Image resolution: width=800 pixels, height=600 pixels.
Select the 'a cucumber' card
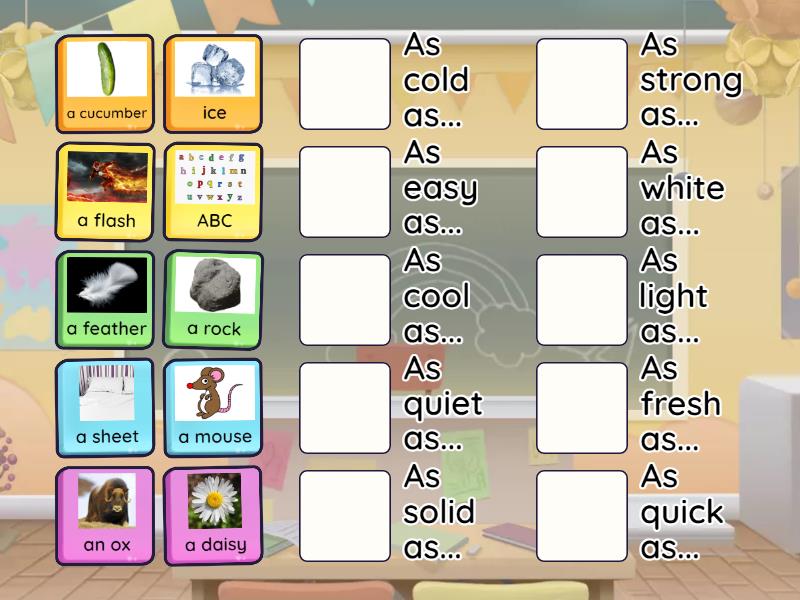point(106,83)
